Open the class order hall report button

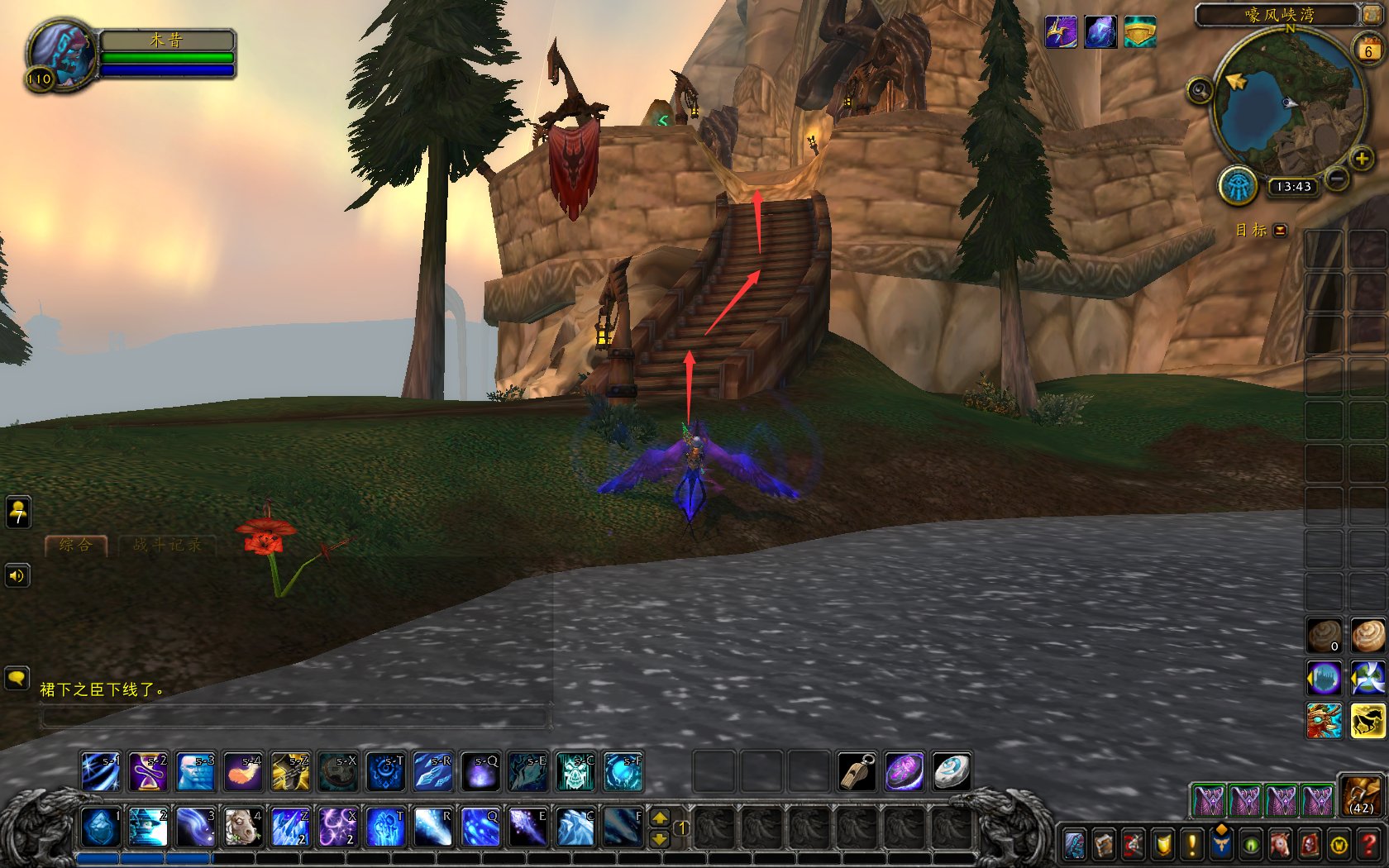tap(1238, 185)
